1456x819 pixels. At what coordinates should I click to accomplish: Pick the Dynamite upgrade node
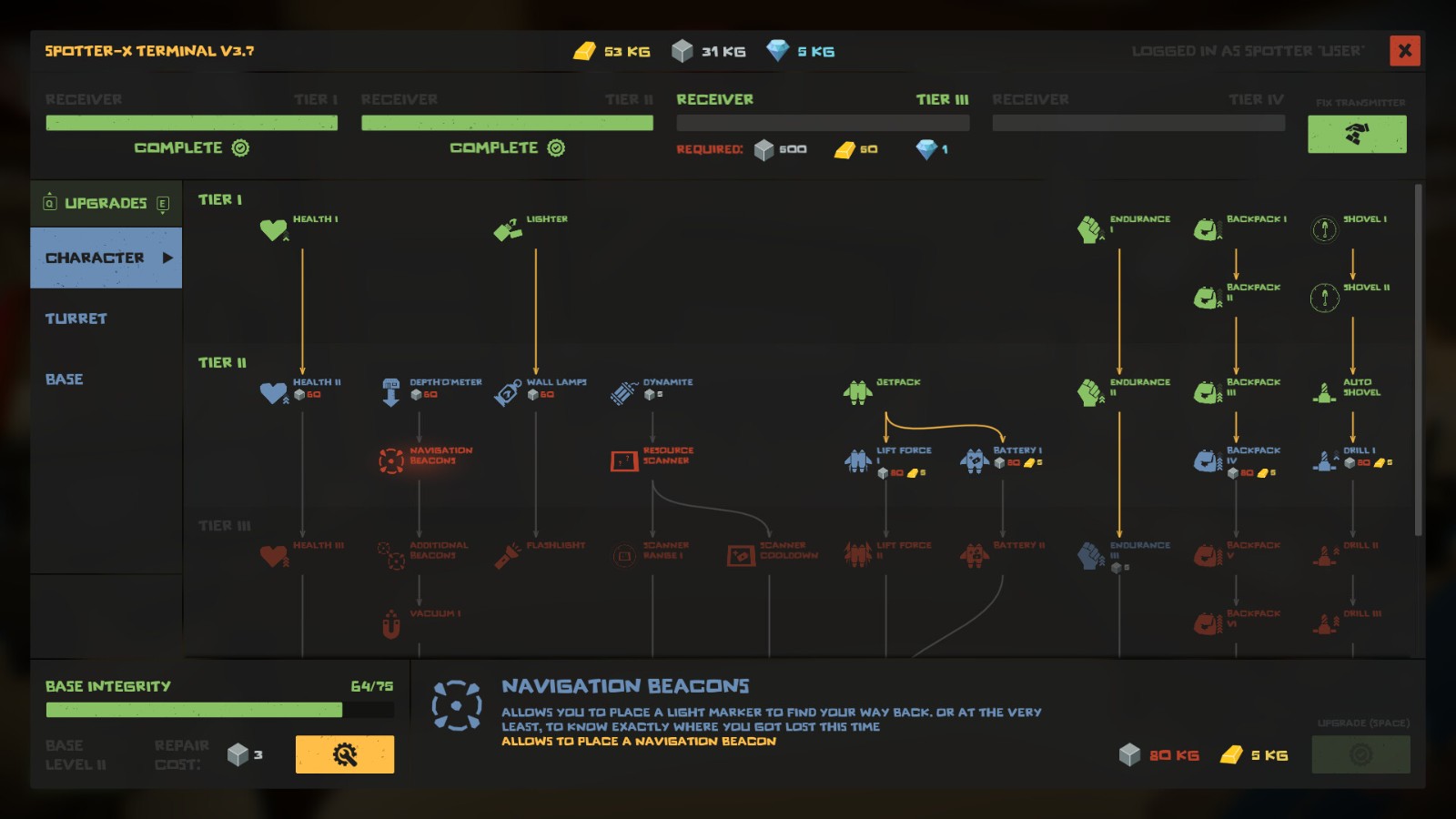624,392
